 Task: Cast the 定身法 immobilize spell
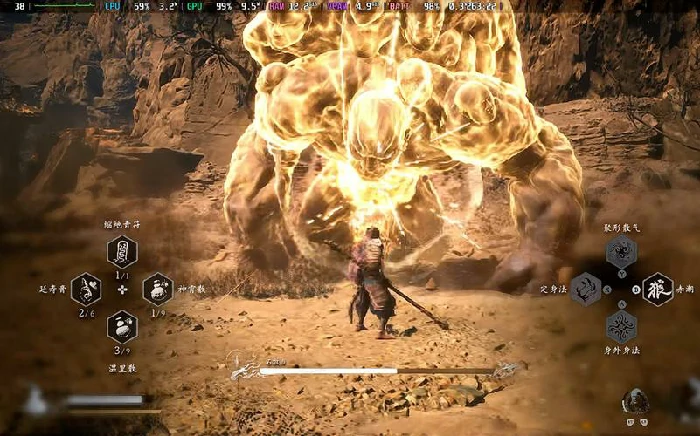coord(586,289)
